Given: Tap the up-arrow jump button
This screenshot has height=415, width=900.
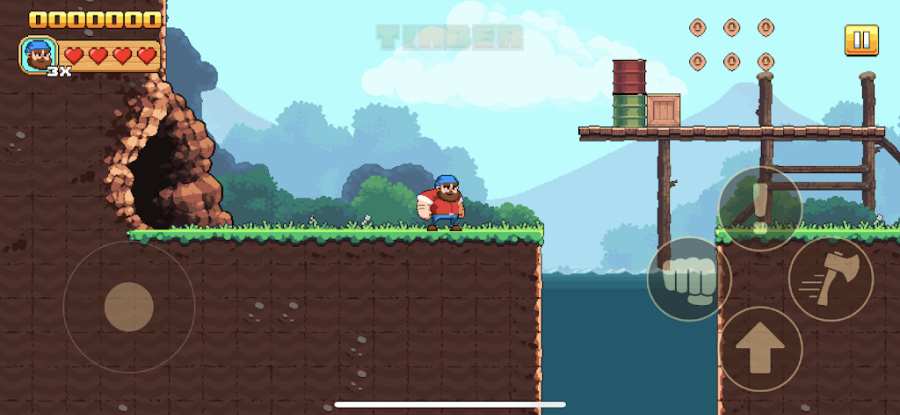Looking at the screenshot, I should pos(760,349).
